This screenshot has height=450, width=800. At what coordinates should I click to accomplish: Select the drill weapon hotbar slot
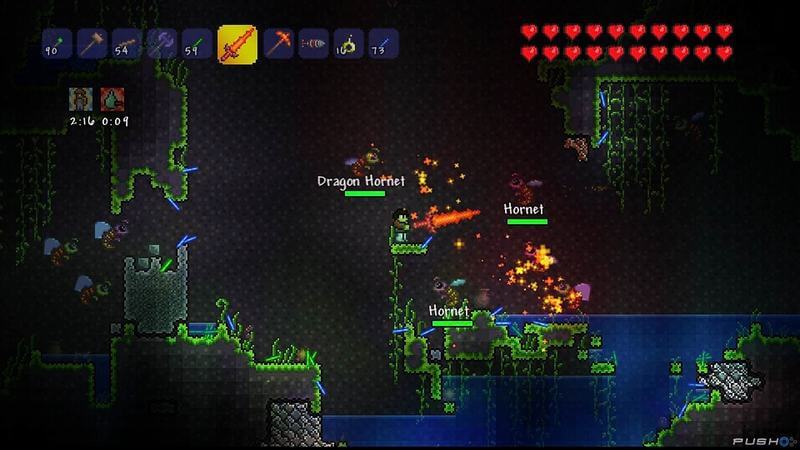313,44
